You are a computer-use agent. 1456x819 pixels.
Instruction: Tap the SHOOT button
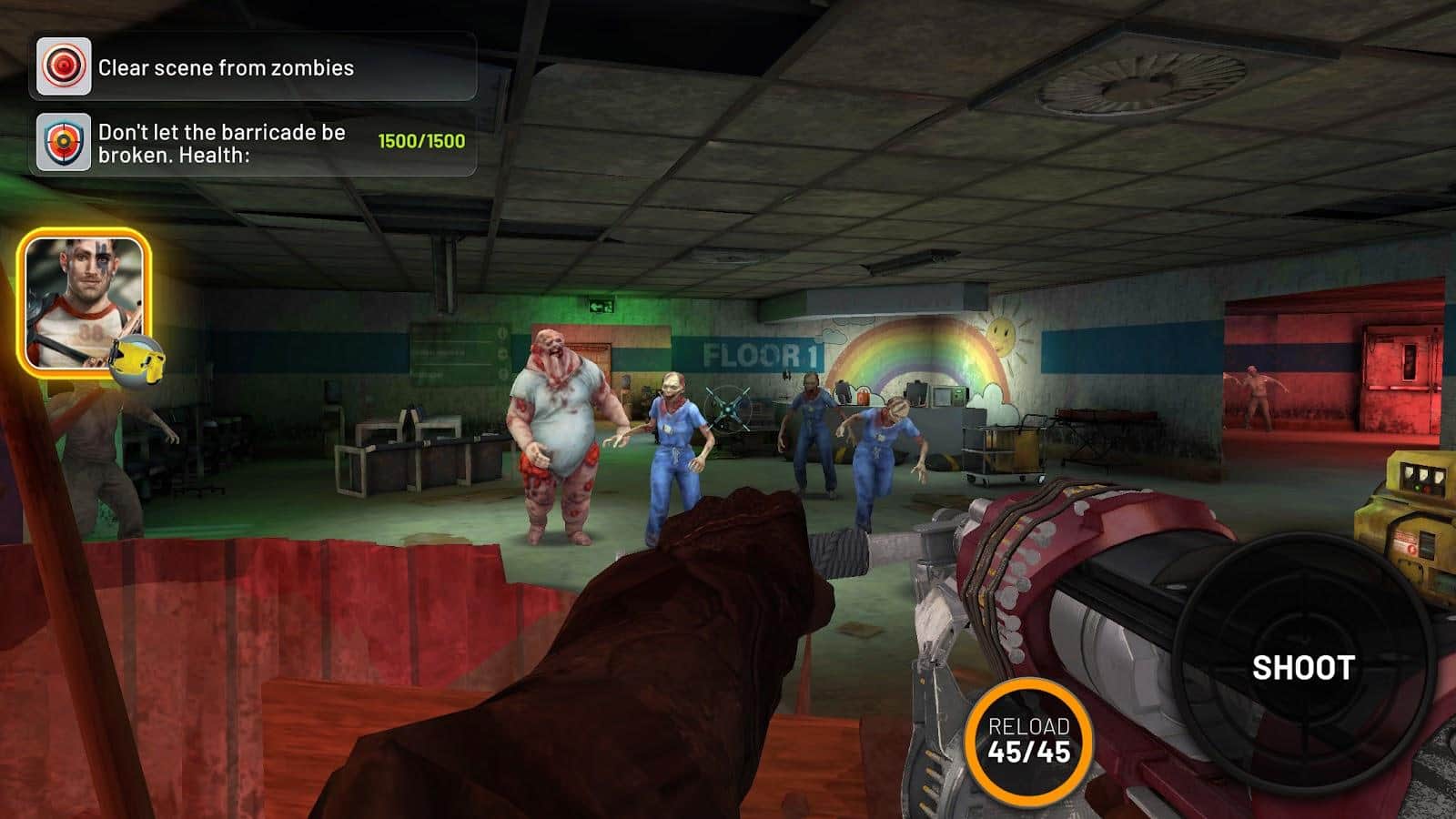[x=1302, y=667]
